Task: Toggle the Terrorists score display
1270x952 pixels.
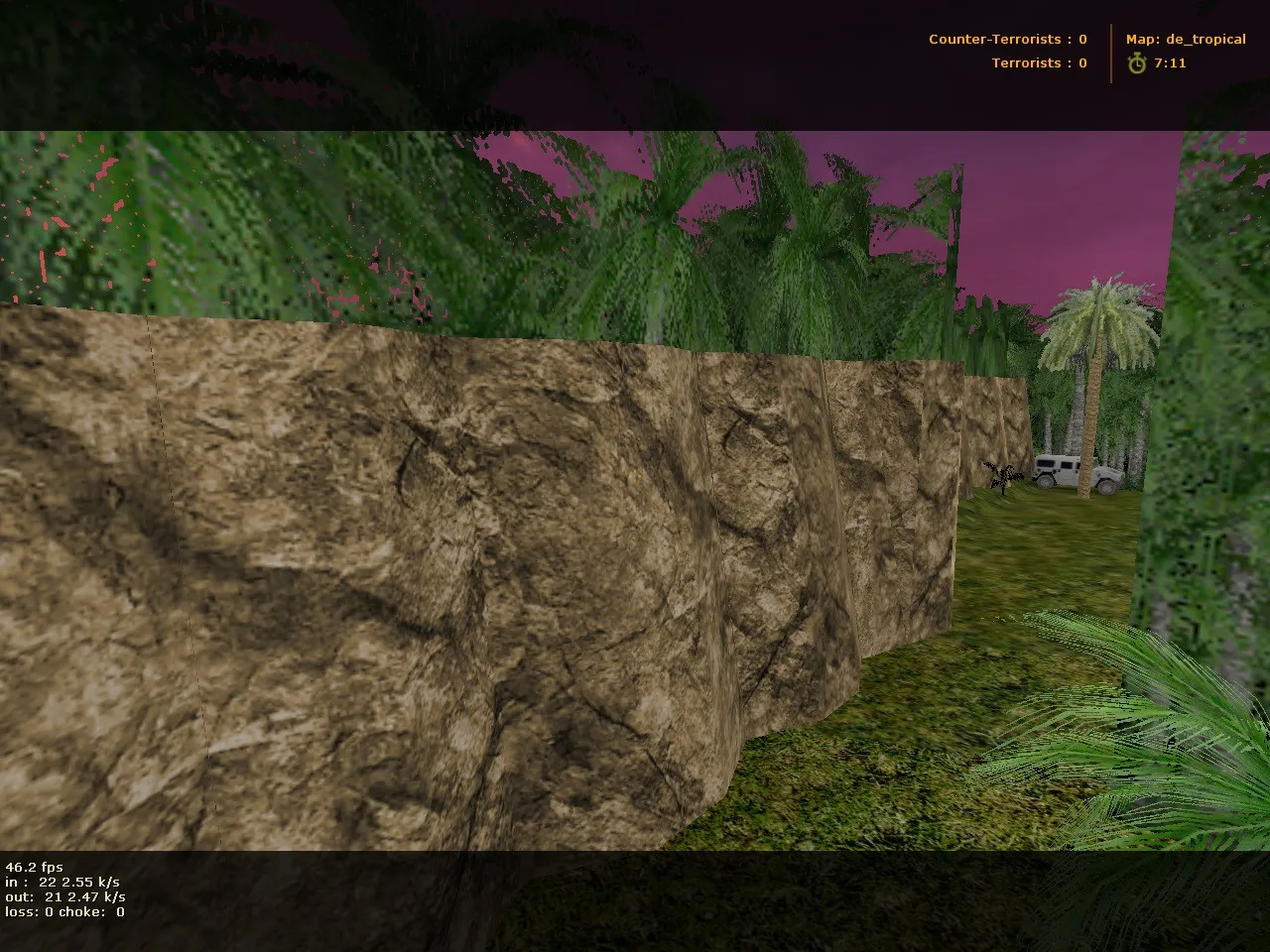Action: 1038,62
